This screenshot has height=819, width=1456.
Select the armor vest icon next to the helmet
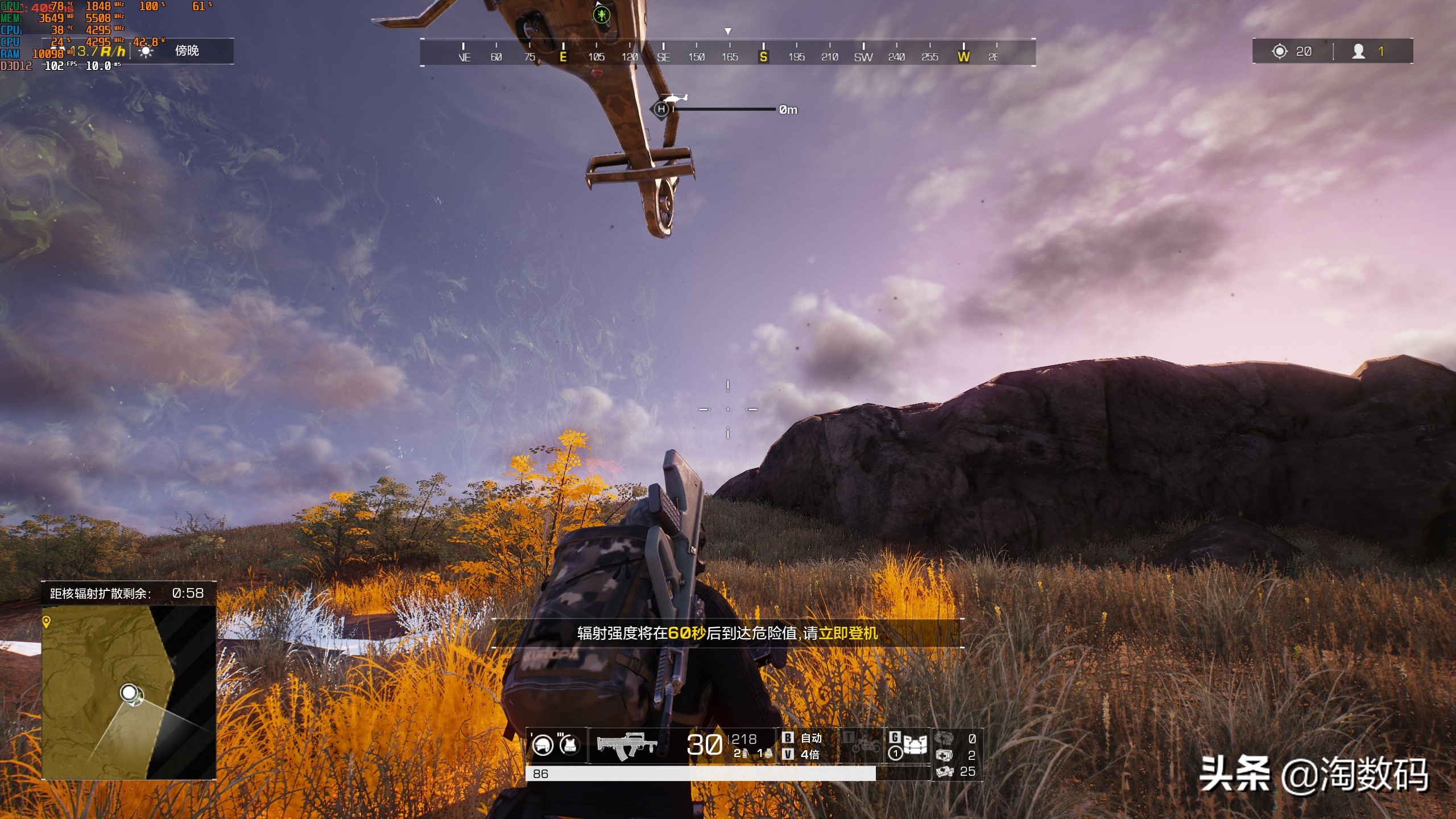569,744
